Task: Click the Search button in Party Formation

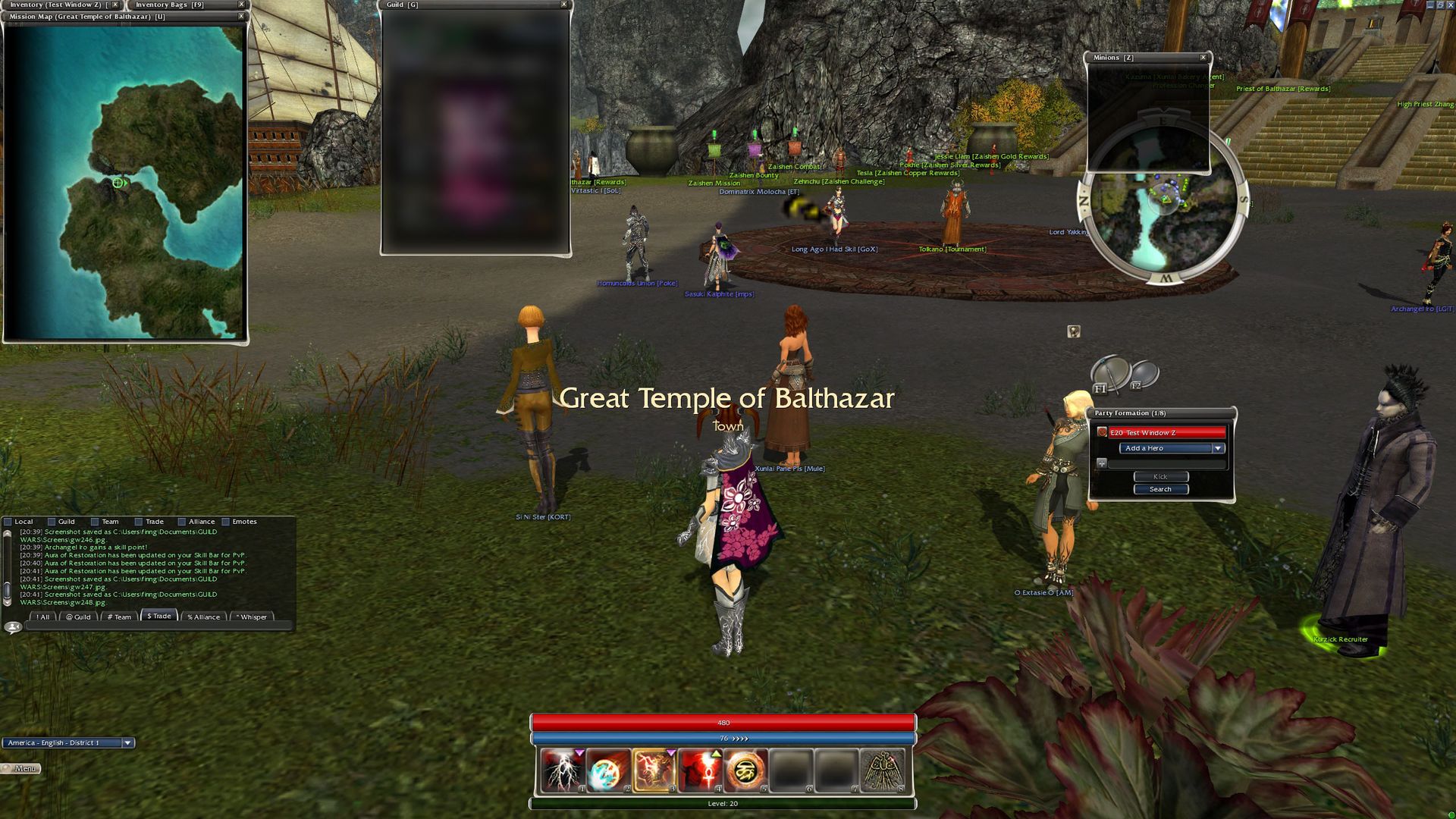Action: point(1160,489)
